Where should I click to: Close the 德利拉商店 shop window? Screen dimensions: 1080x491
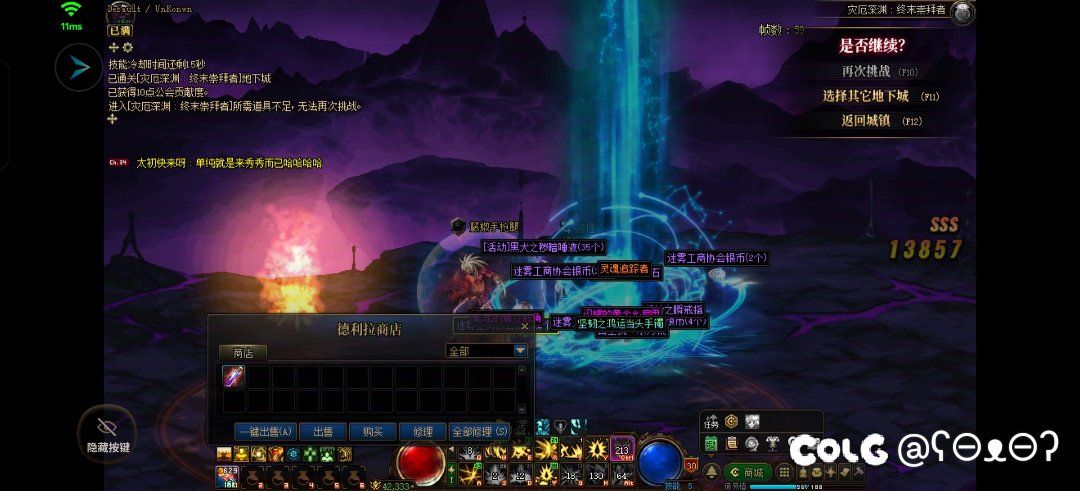[x=525, y=326]
